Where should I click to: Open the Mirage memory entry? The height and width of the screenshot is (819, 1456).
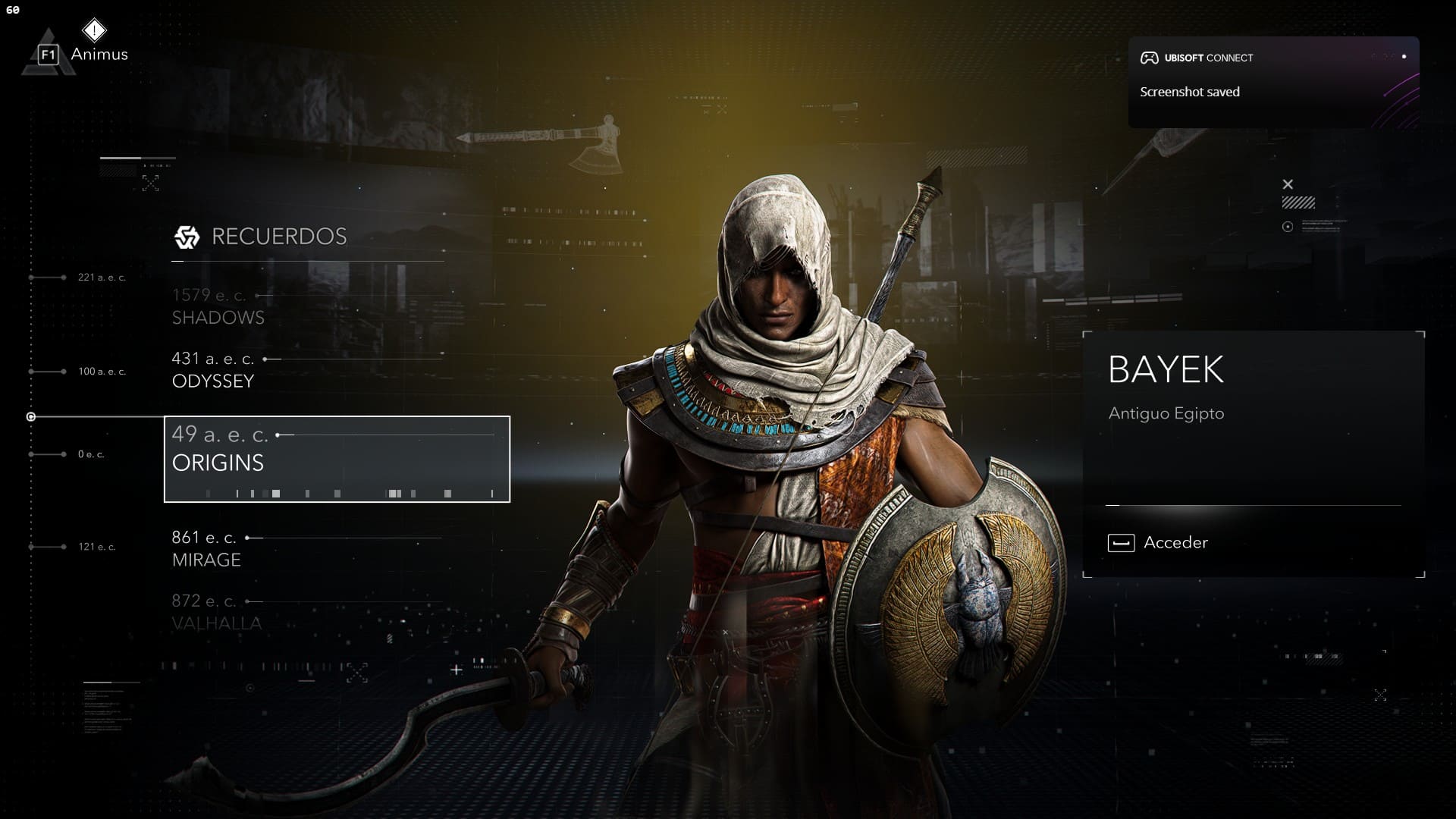pyautogui.click(x=206, y=549)
